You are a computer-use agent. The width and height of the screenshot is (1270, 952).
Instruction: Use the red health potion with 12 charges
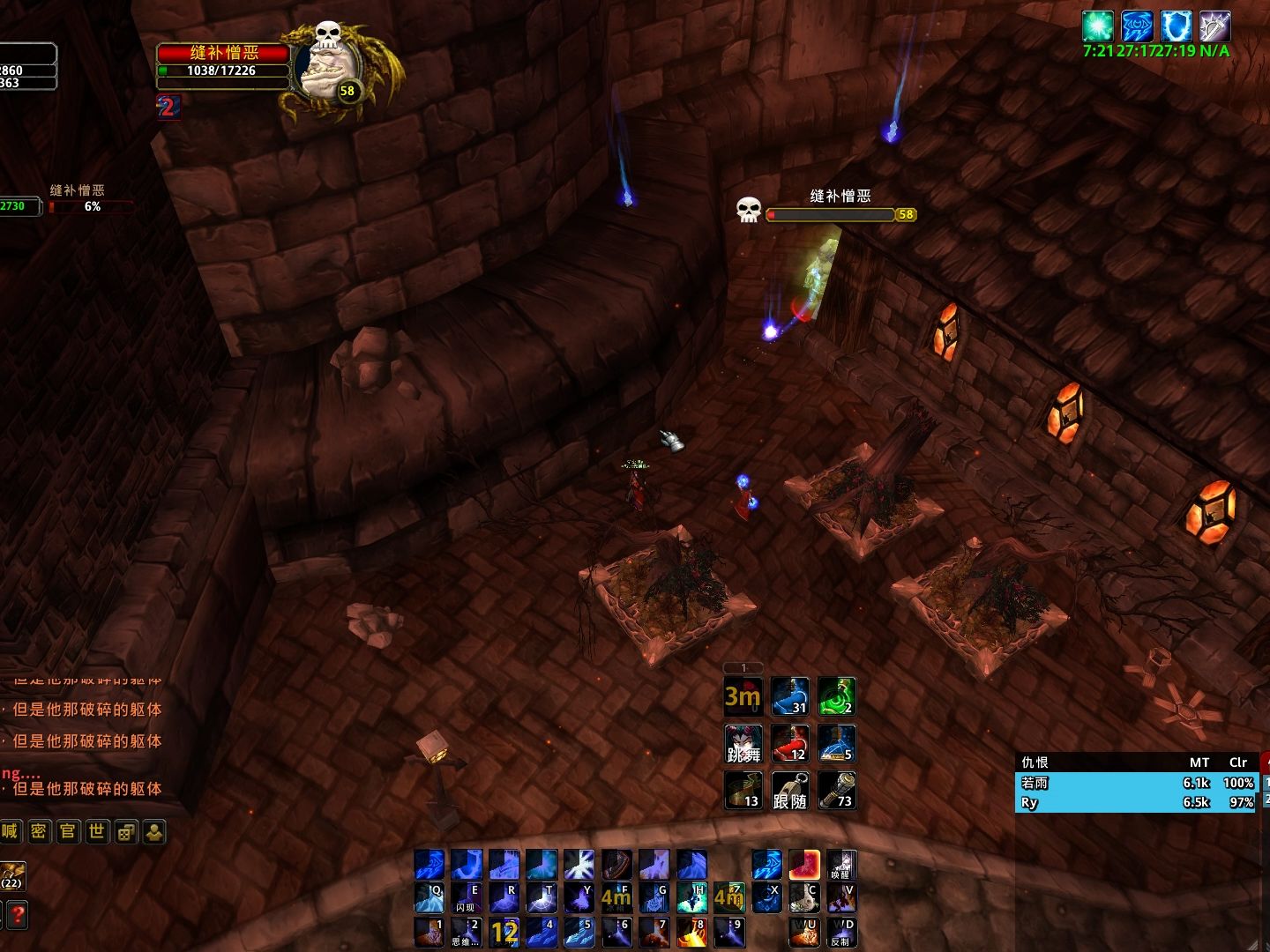click(790, 743)
